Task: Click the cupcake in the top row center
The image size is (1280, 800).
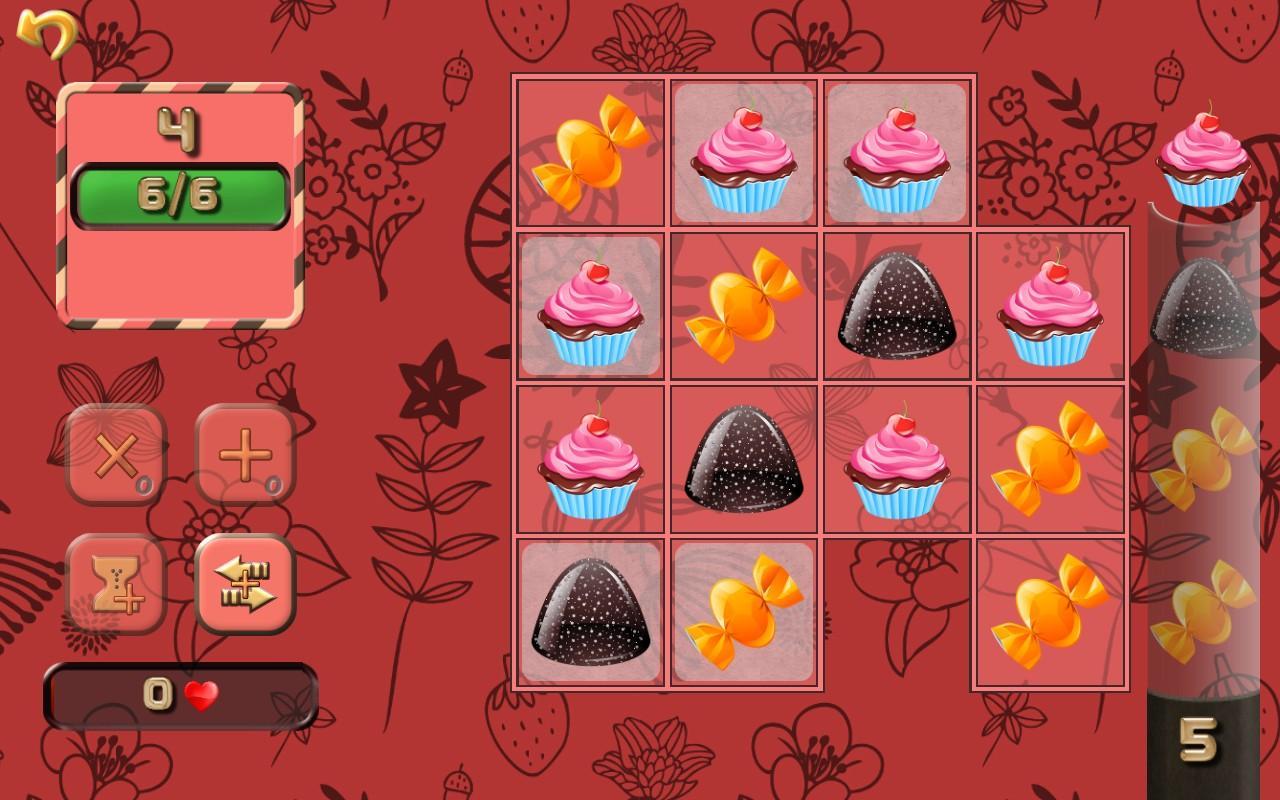Action: tap(742, 152)
